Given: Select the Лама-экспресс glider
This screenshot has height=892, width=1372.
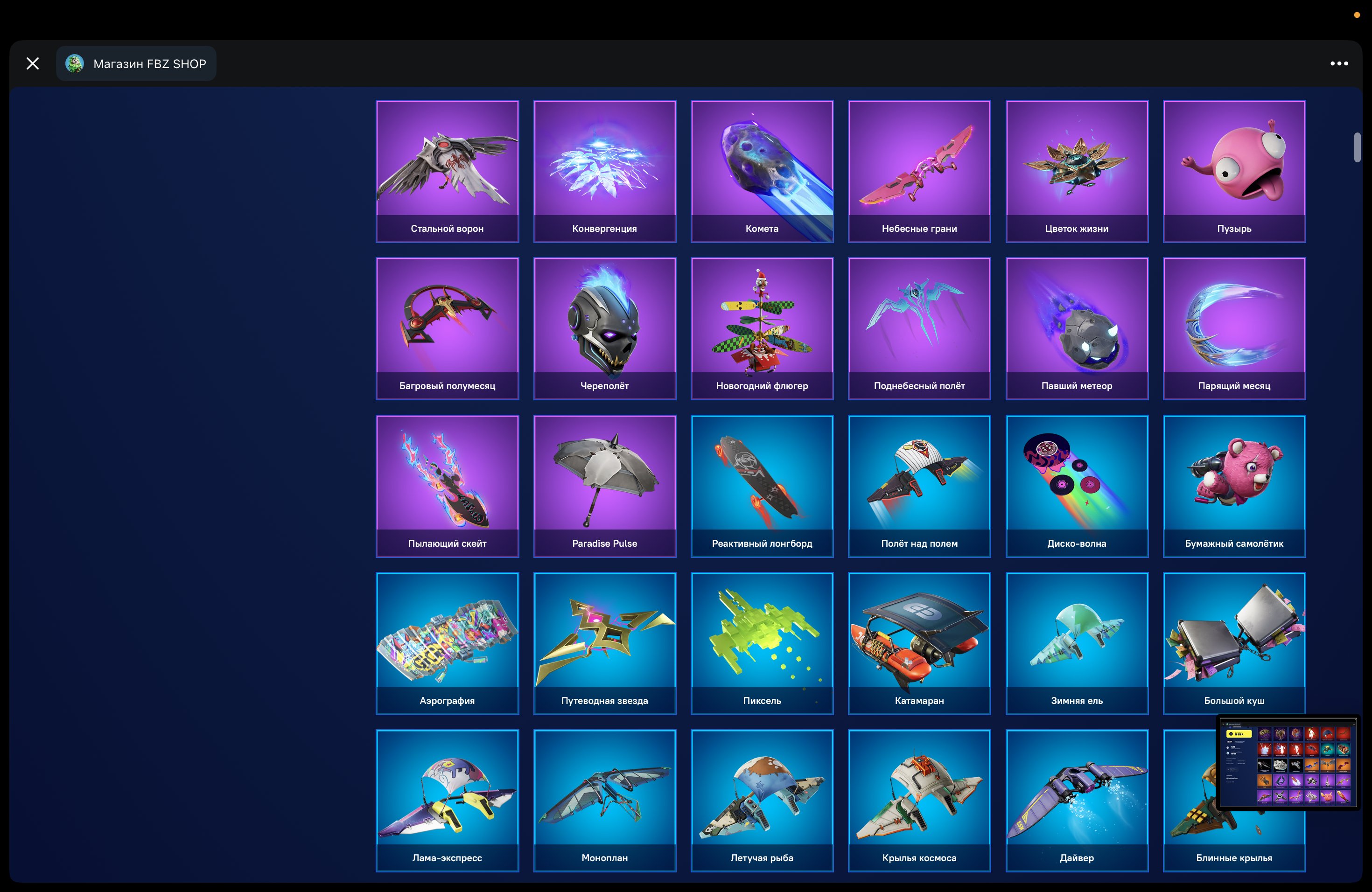Looking at the screenshot, I should [x=448, y=801].
